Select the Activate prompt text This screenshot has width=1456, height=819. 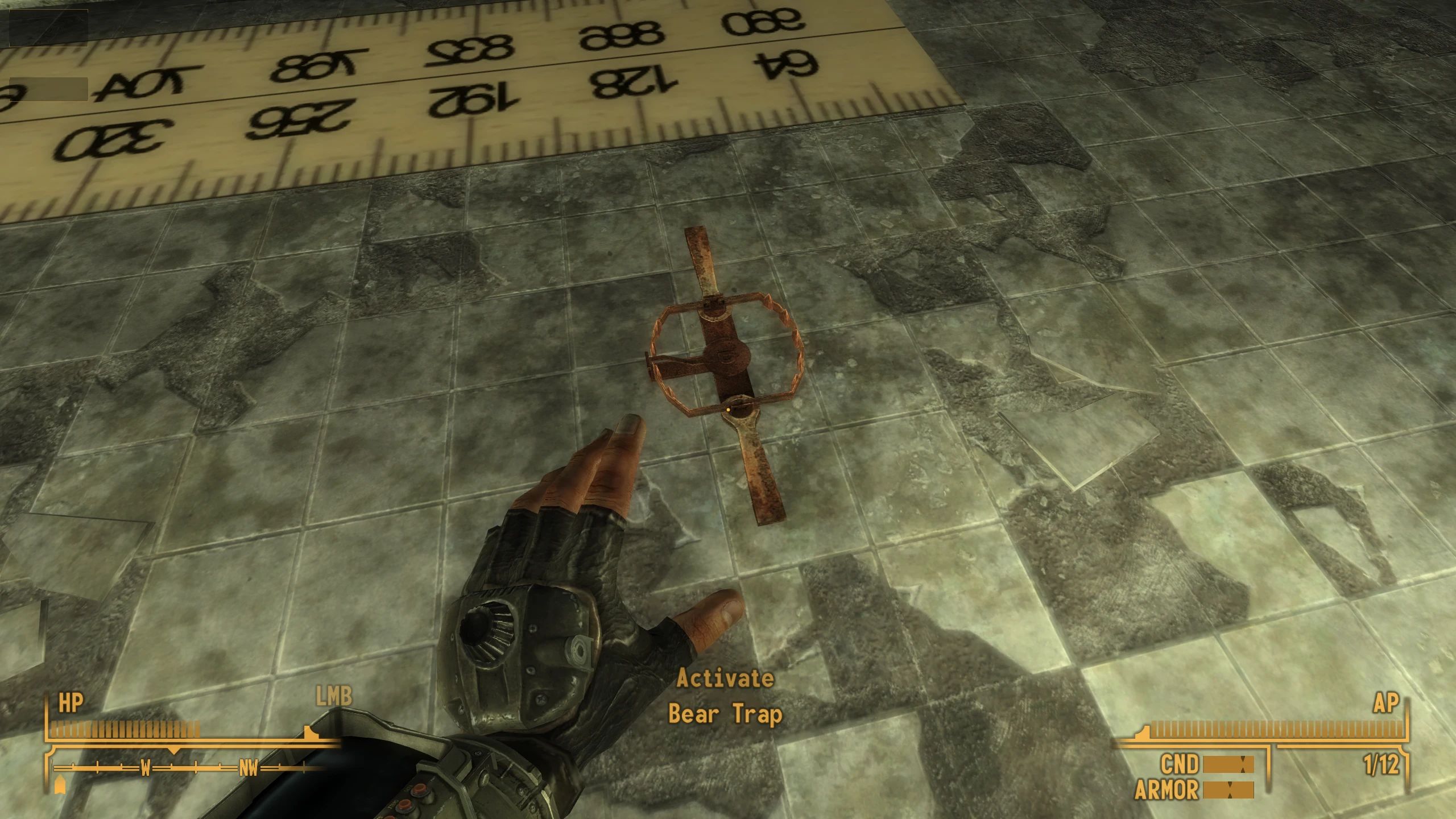click(726, 678)
